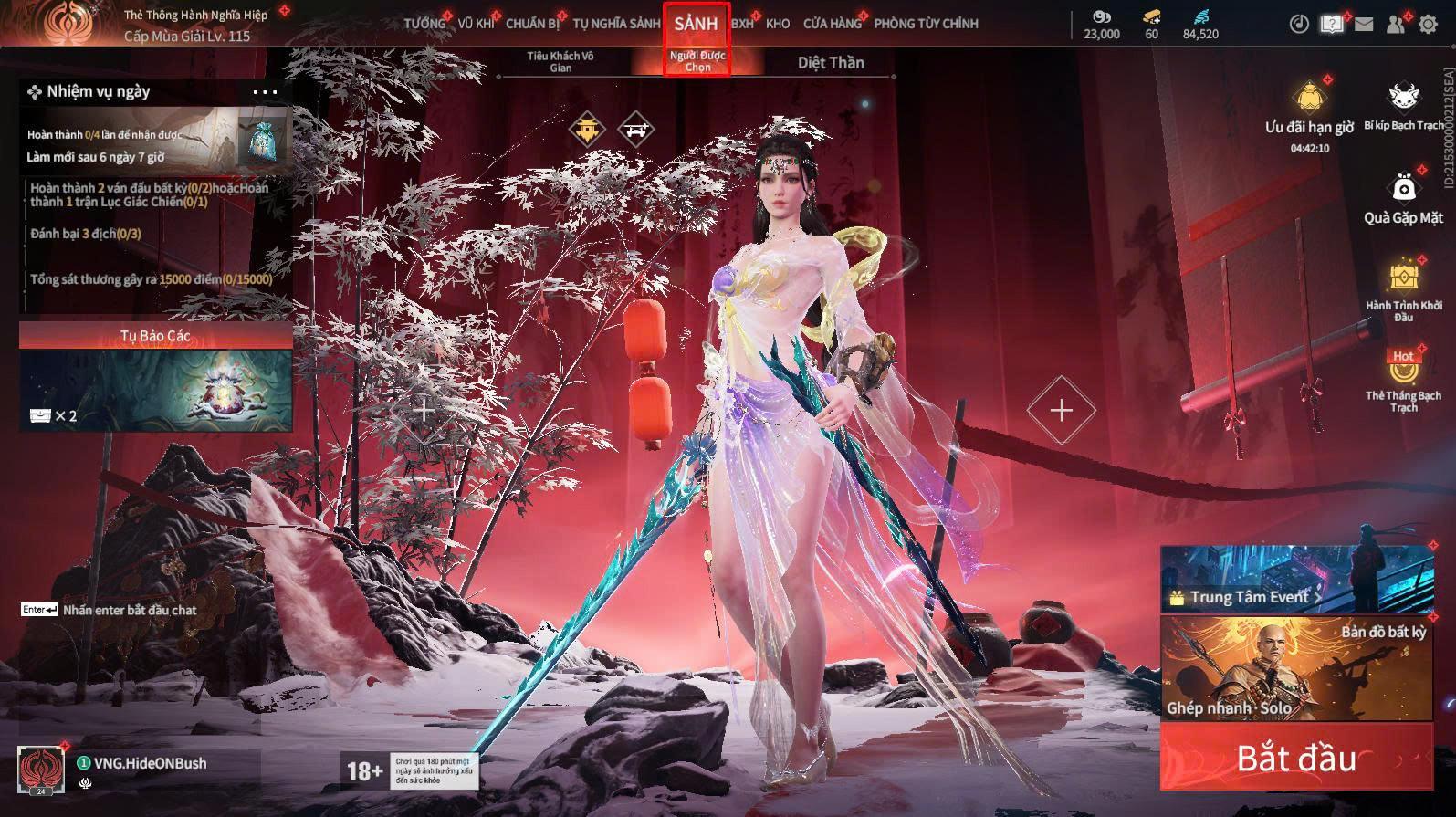Viewport: 1456px width, 817px height.
Task: Open the TỤ NGHĨA SẢNH menu
Action: point(616,24)
